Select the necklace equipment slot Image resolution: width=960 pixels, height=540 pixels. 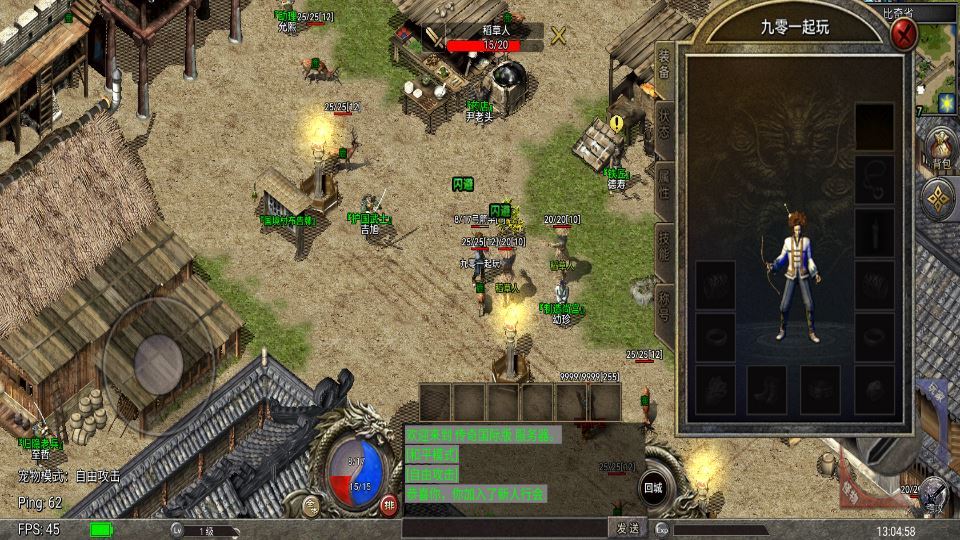coord(874,177)
